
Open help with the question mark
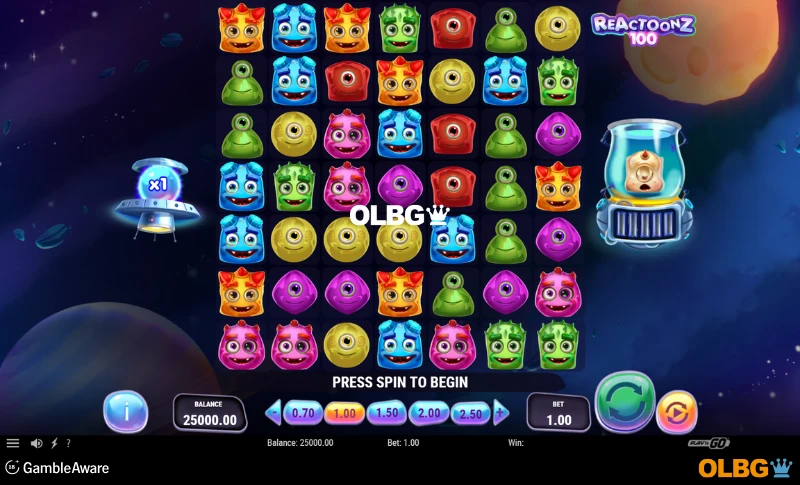68,443
